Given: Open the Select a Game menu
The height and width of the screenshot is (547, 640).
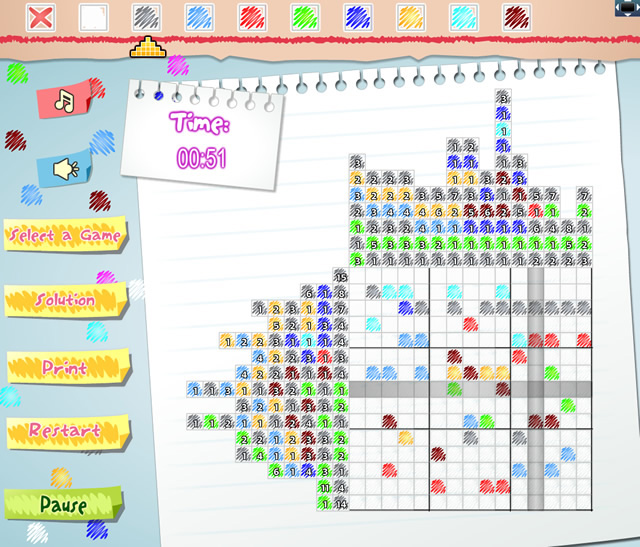Looking at the screenshot, I should [x=65, y=235].
